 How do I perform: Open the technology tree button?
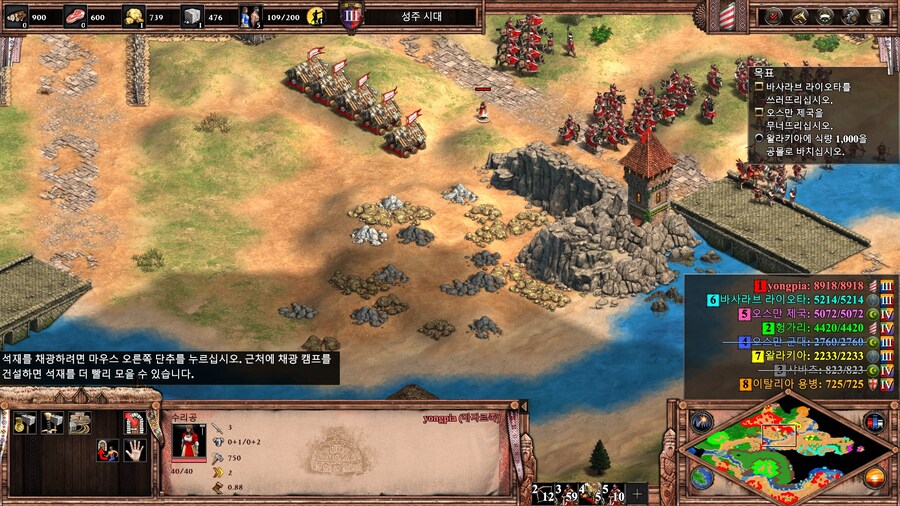tap(851, 15)
